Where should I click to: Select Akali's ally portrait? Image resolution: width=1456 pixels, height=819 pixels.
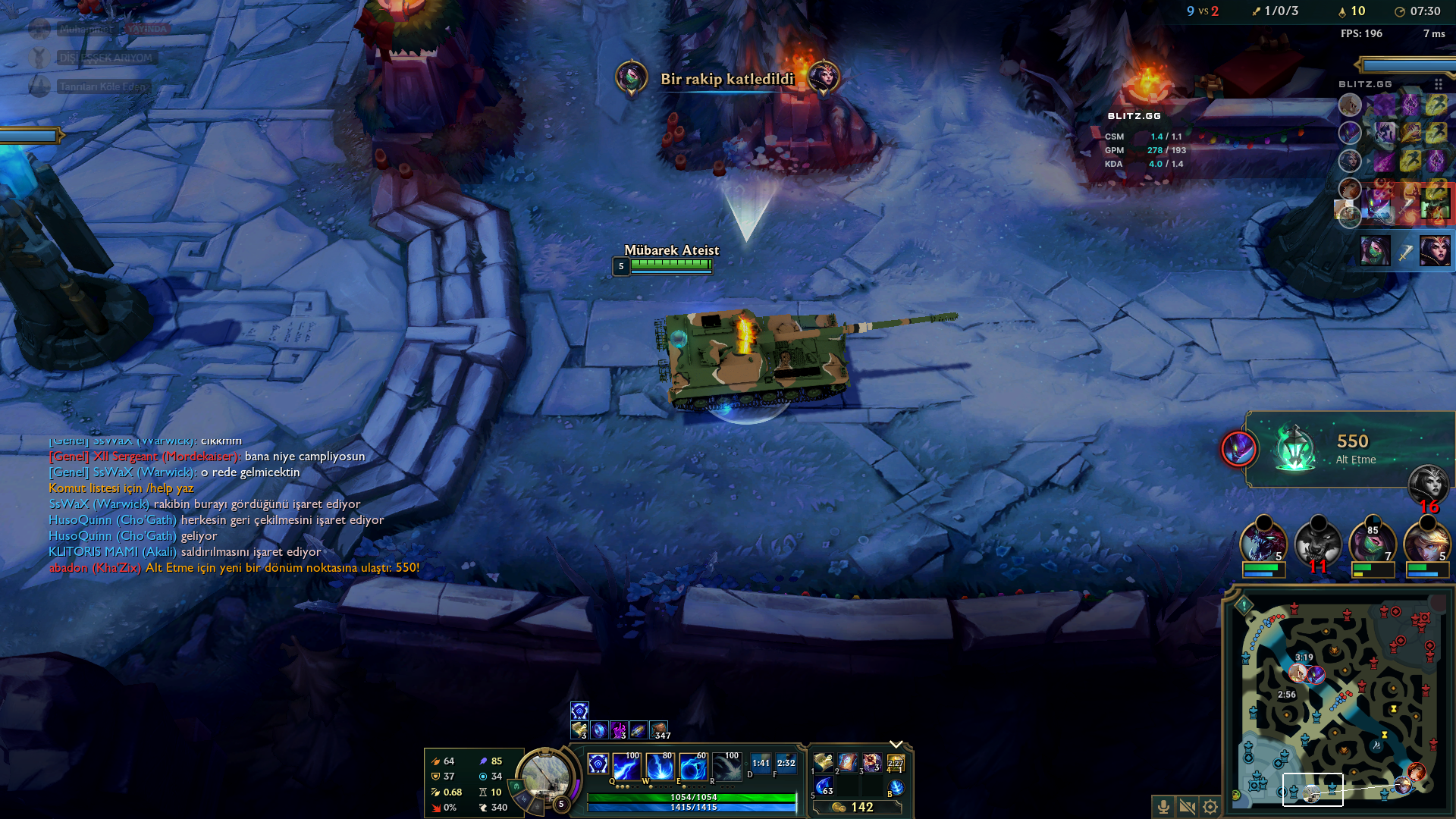1372,544
